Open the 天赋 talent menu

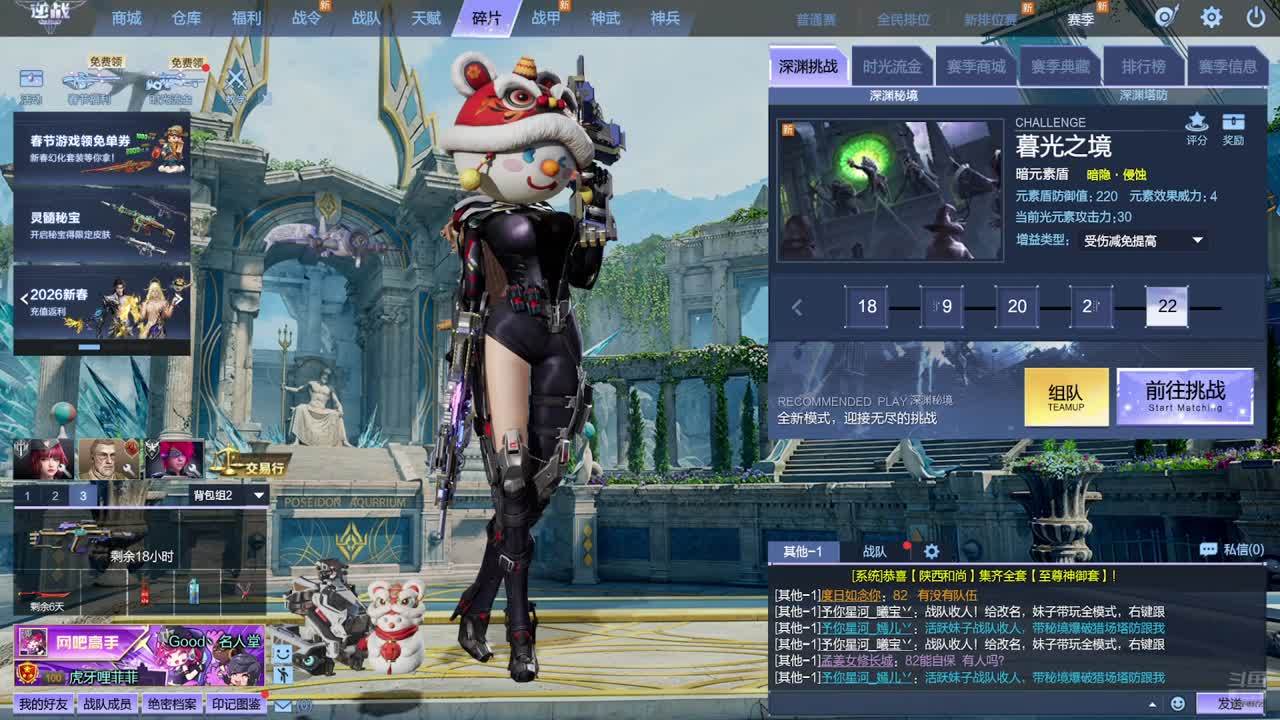426,18
